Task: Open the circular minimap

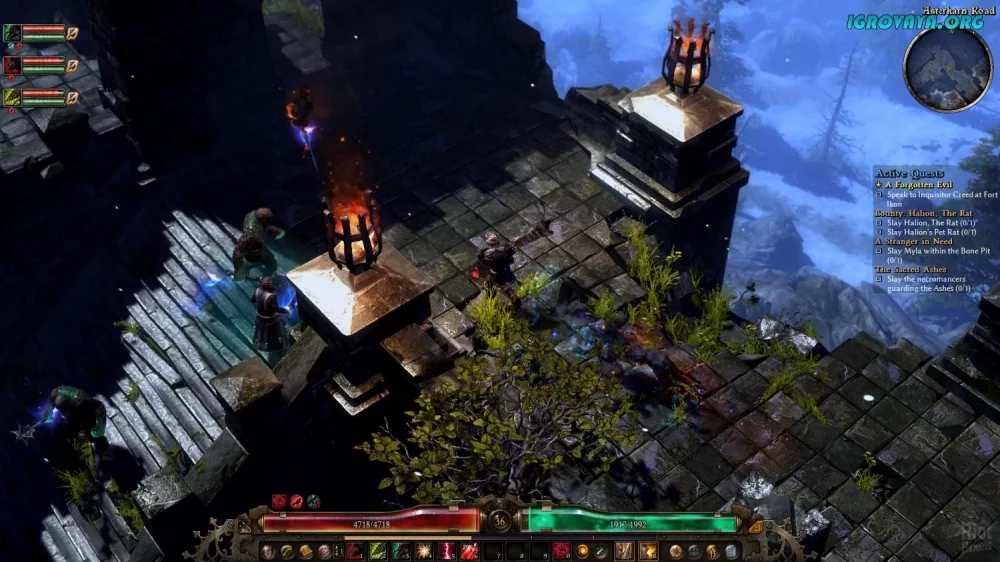Action: click(x=947, y=67)
